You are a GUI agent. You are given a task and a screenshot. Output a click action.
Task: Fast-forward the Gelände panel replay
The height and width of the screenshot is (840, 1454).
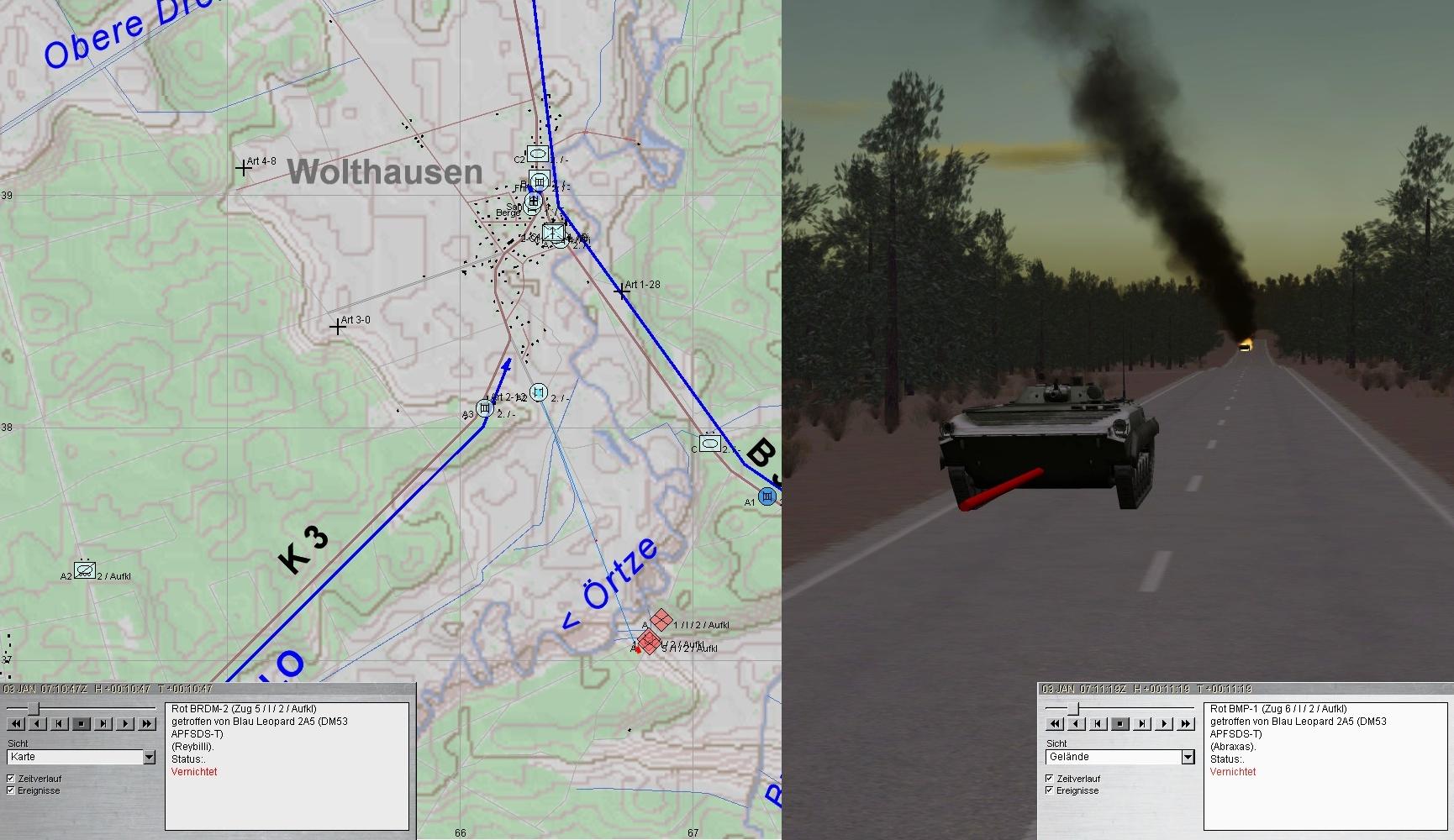[1186, 723]
